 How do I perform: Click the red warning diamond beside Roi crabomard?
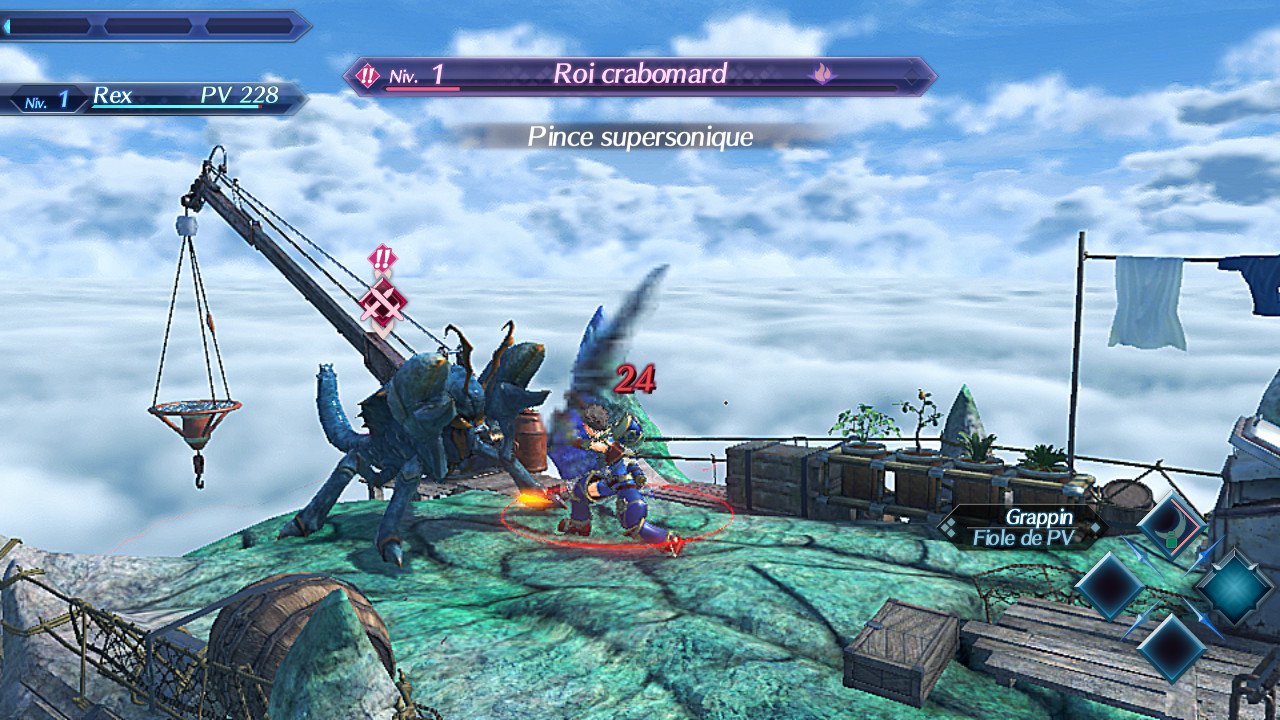pyautogui.click(x=367, y=73)
